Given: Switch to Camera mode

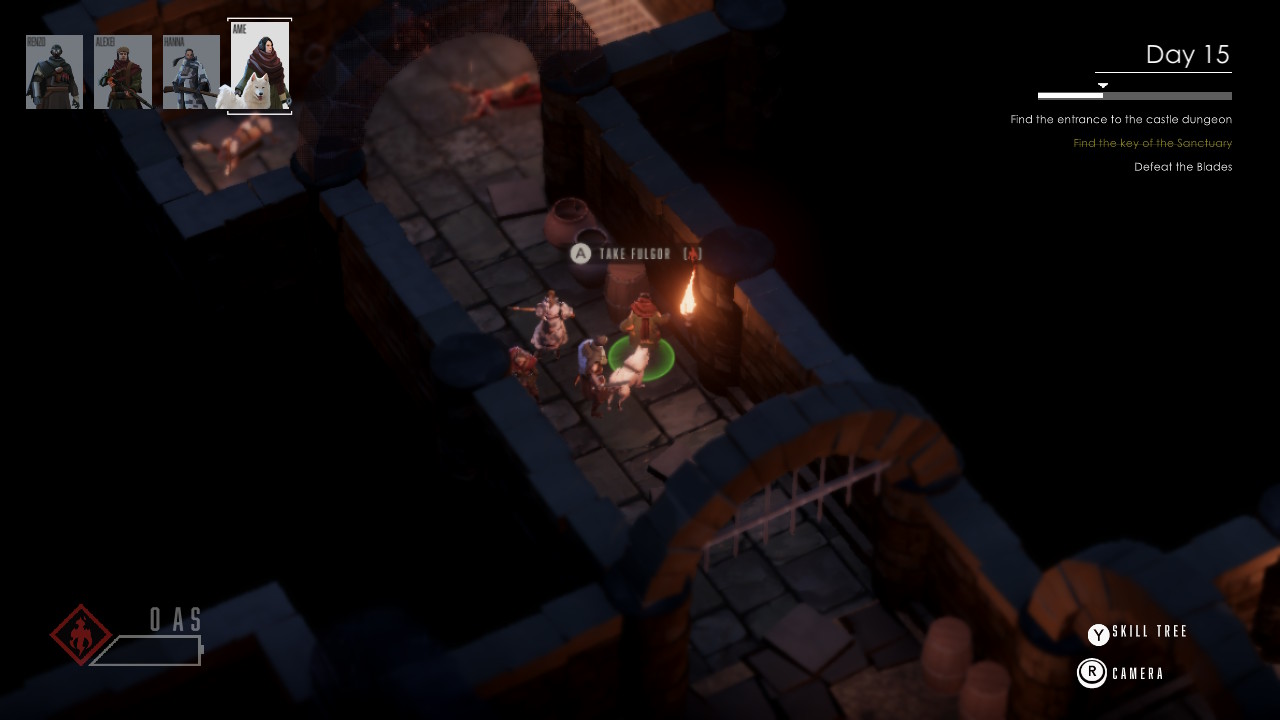Looking at the screenshot, I should point(1135,673).
